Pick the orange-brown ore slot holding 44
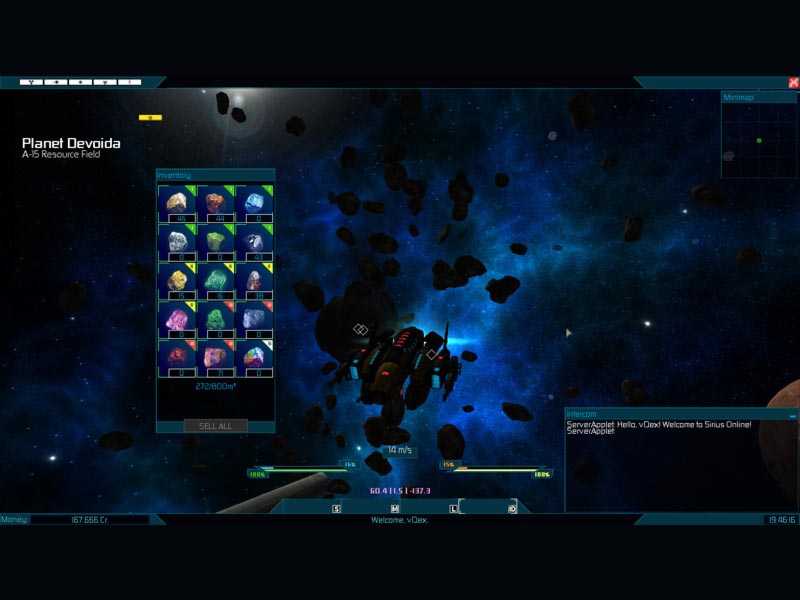This screenshot has width=800, height=600. [218, 204]
